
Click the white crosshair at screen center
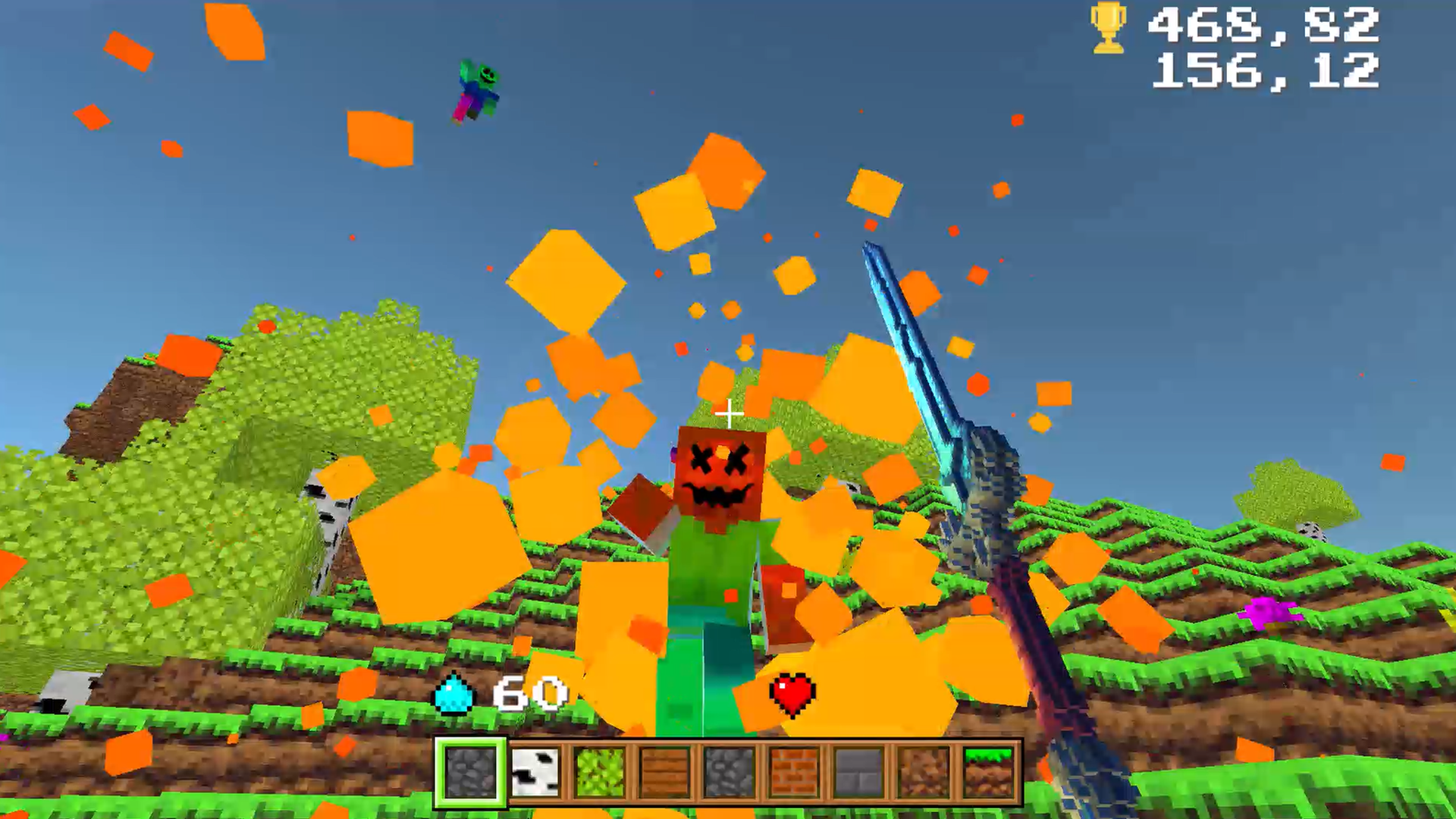(x=729, y=412)
